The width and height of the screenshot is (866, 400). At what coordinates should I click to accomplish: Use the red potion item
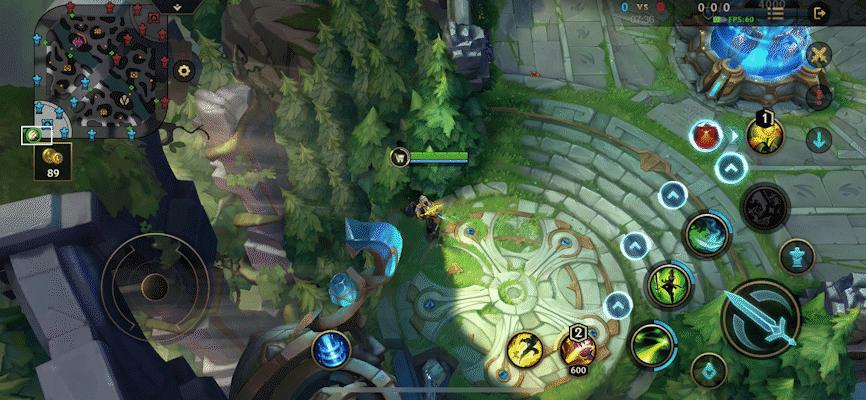tap(707, 134)
